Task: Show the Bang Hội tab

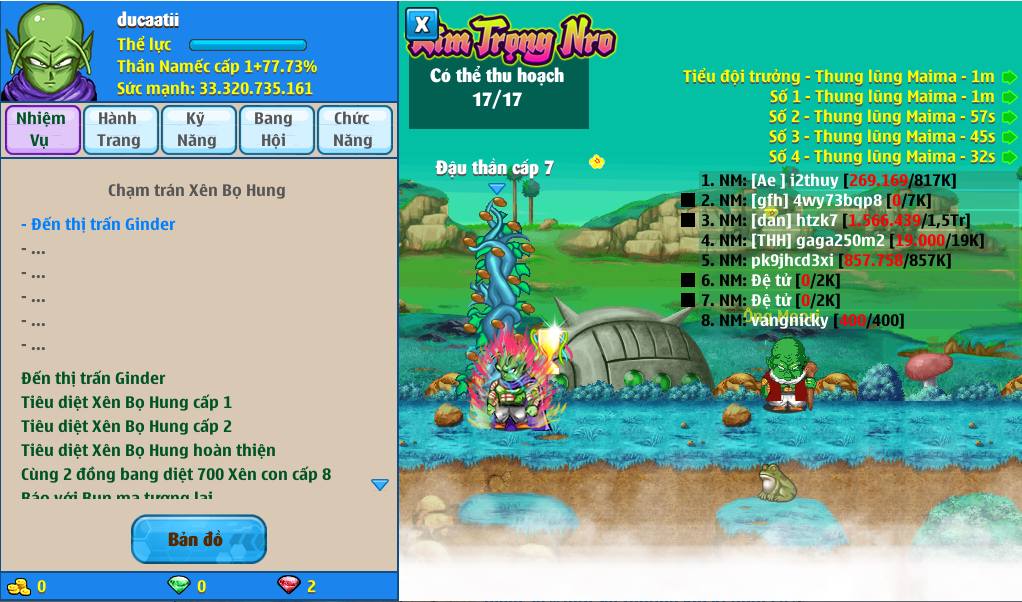Action: [274, 130]
